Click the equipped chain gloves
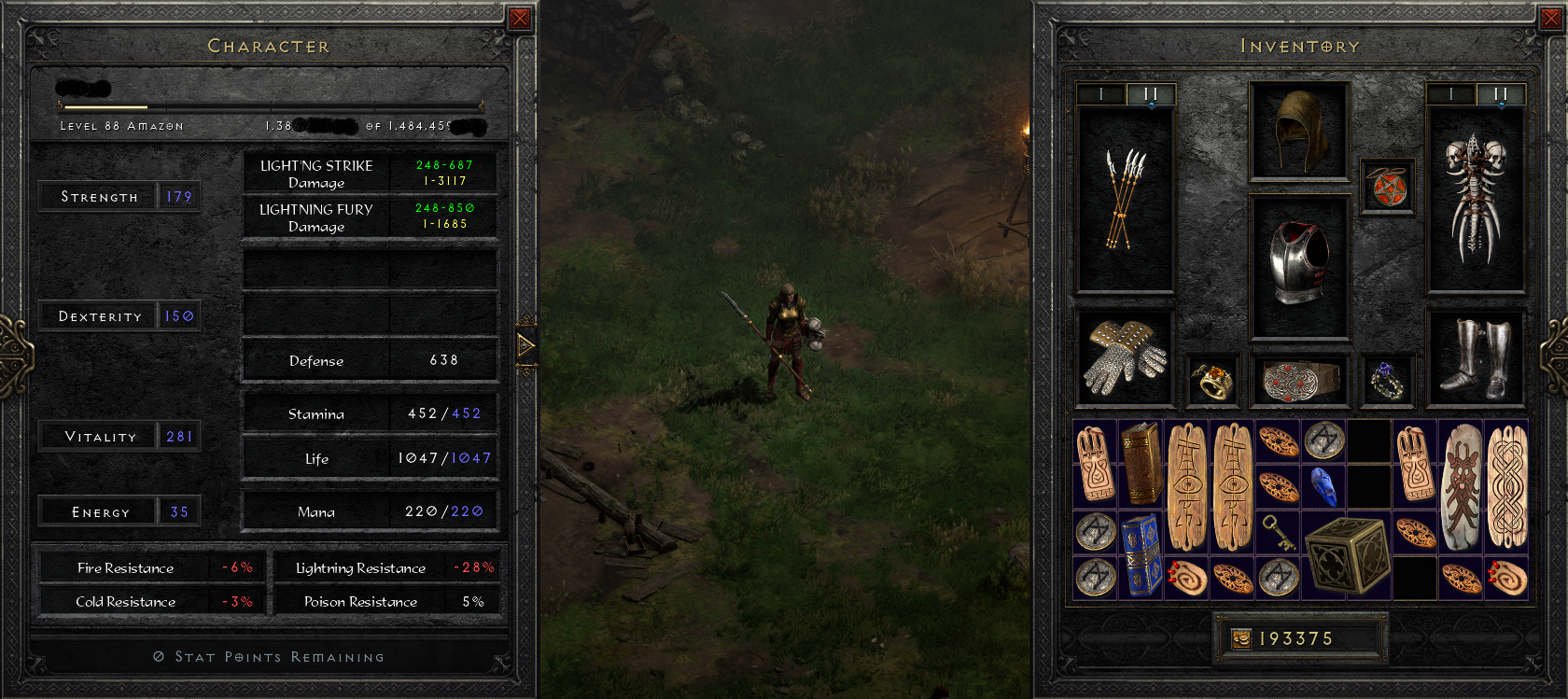The width and height of the screenshot is (1568, 699). [x=1125, y=357]
